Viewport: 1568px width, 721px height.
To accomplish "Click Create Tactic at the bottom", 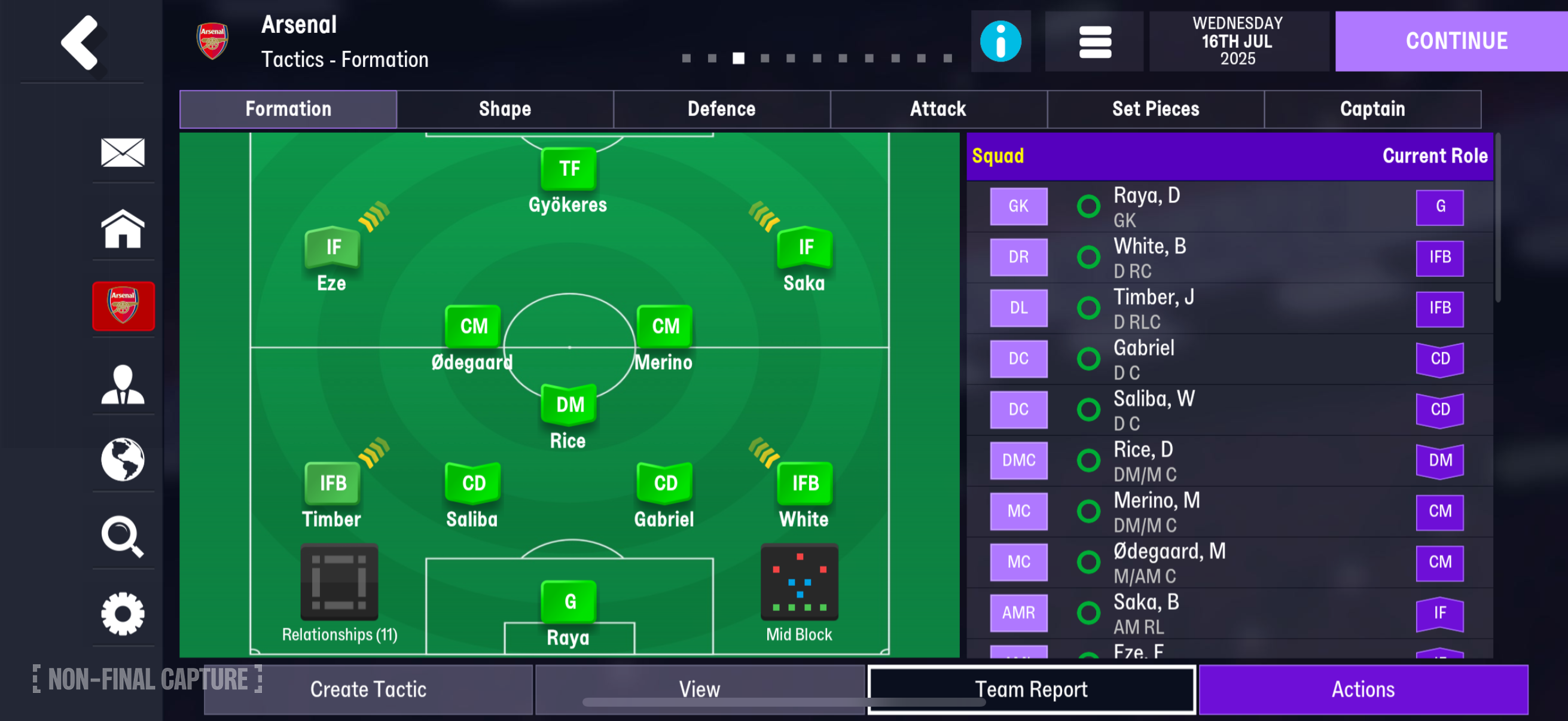I will (368, 689).
